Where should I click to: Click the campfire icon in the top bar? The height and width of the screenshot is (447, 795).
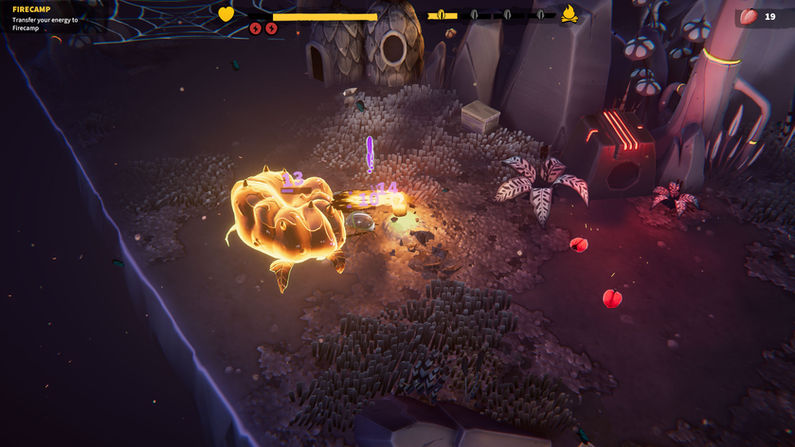pyautogui.click(x=569, y=14)
